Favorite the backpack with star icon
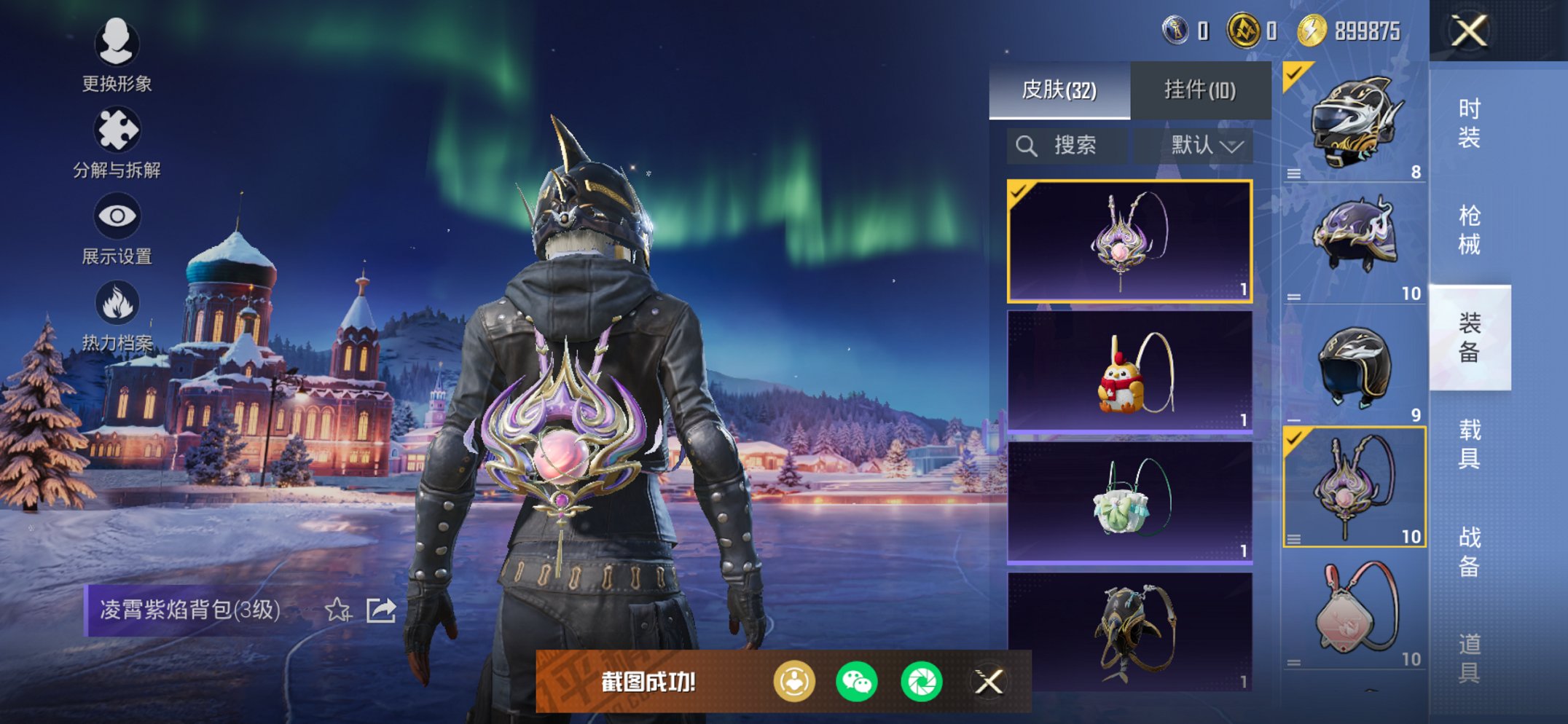The image size is (1568, 724). click(337, 610)
